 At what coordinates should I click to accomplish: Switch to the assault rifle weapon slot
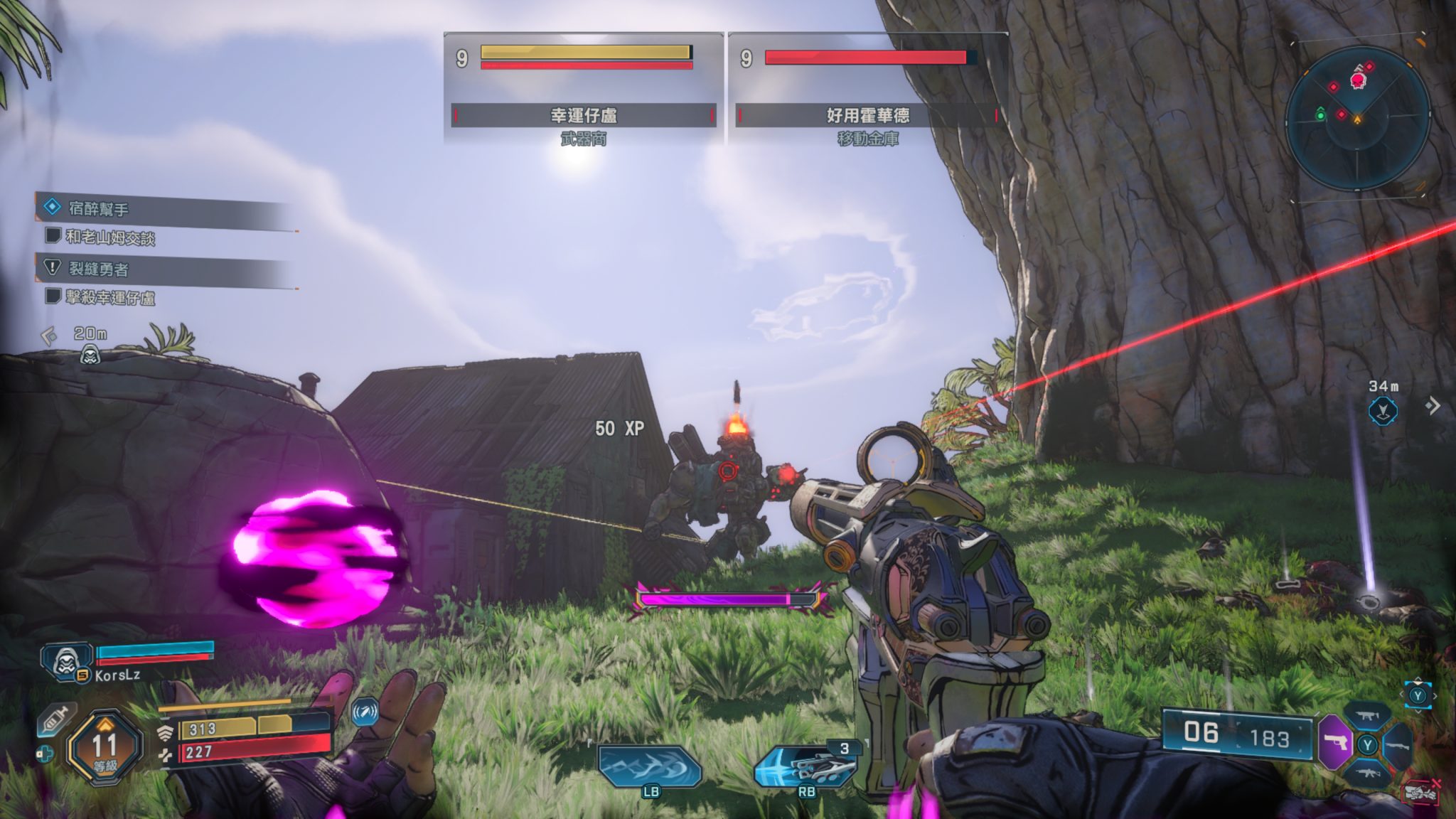click(1368, 773)
